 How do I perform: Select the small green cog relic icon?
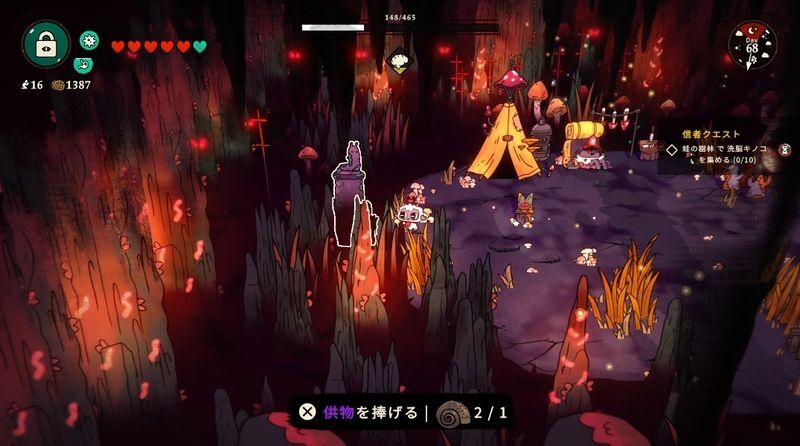[89, 40]
